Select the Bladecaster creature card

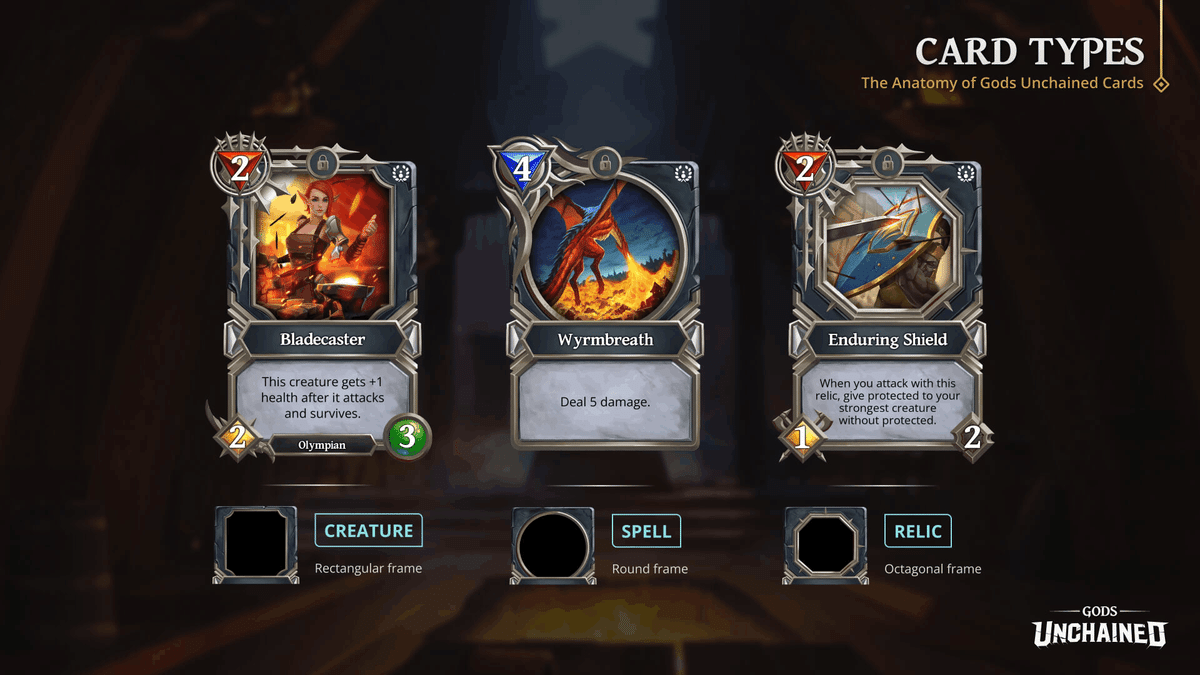[x=321, y=300]
